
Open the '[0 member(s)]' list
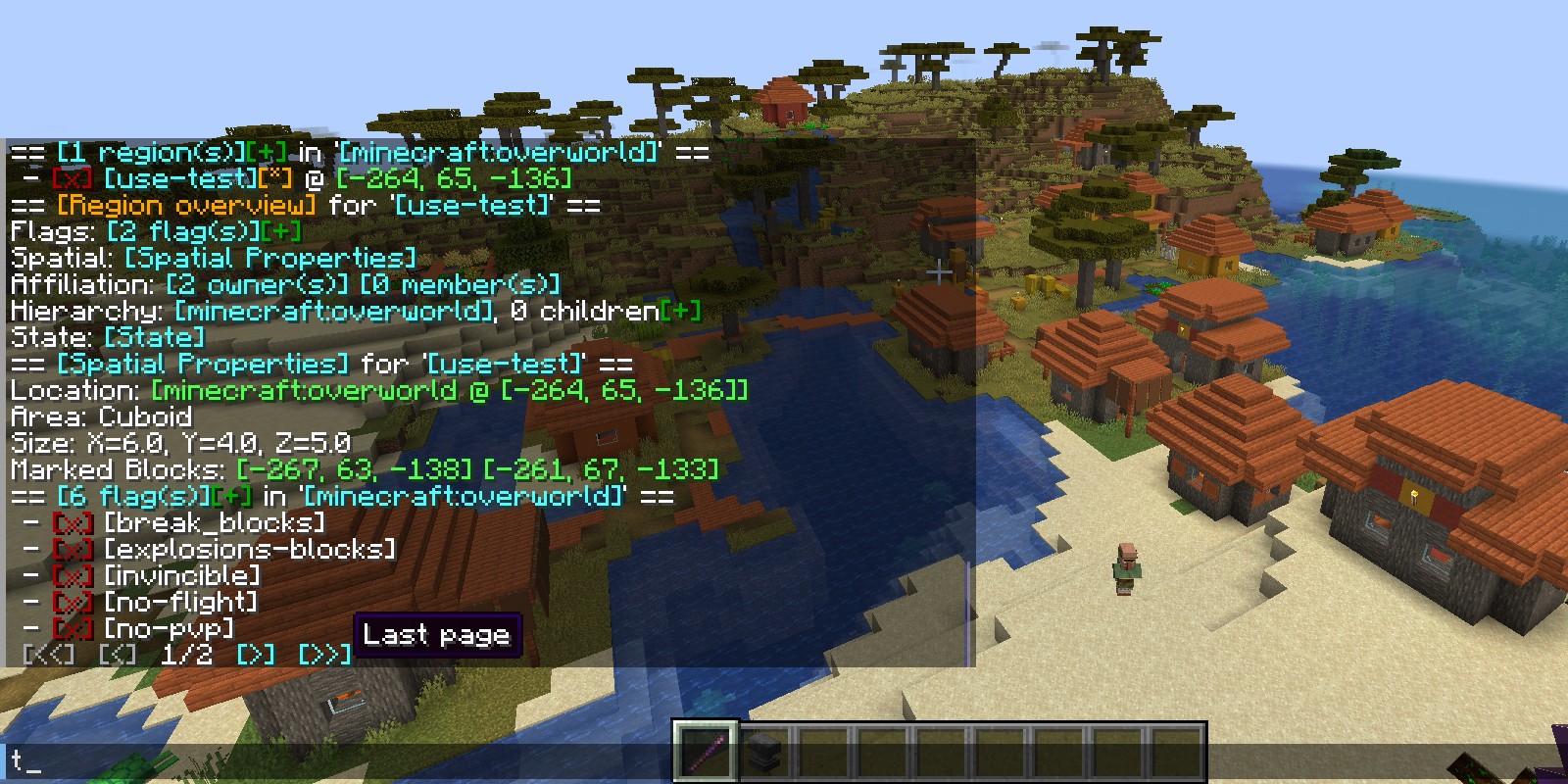point(461,285)
